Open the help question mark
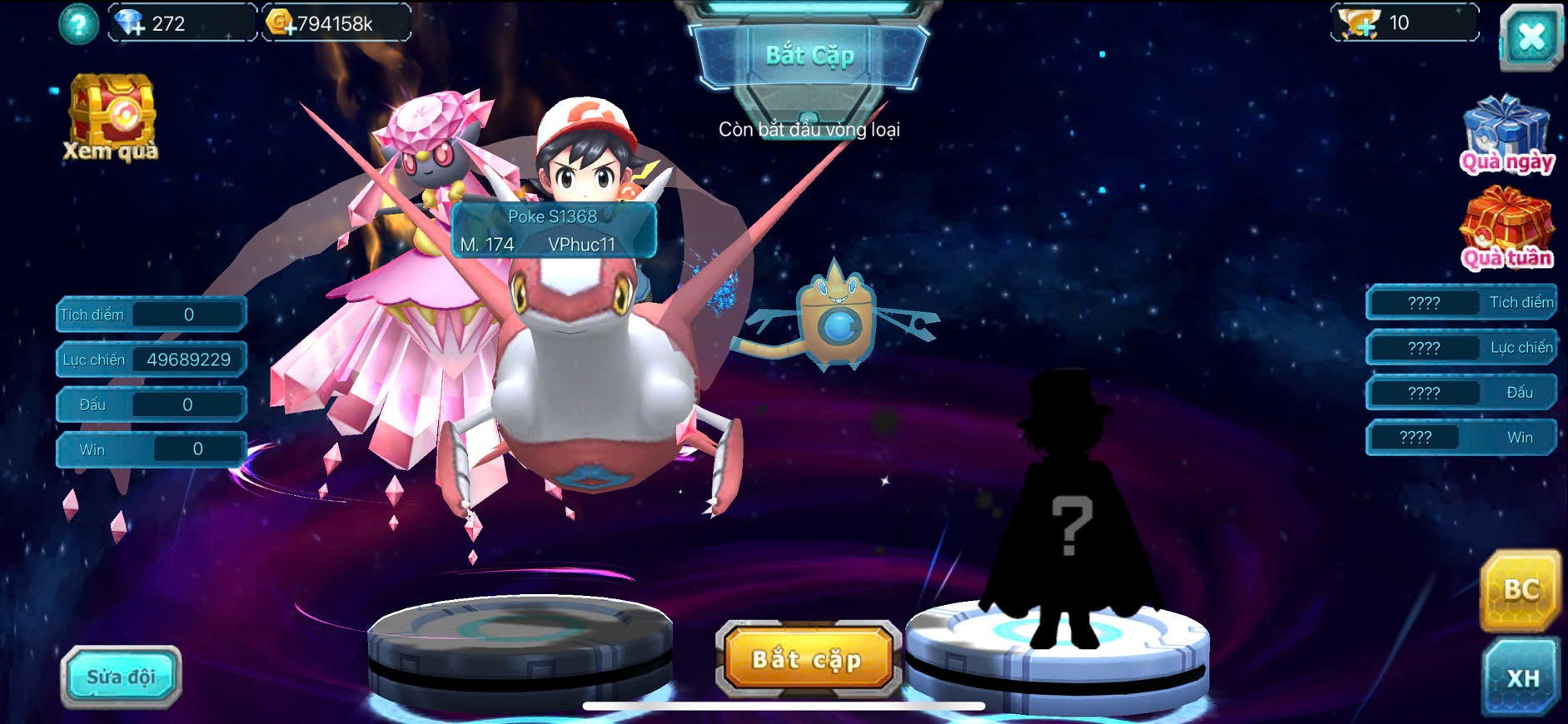This screenshot has width=1568, height=724. pos(78,24)
